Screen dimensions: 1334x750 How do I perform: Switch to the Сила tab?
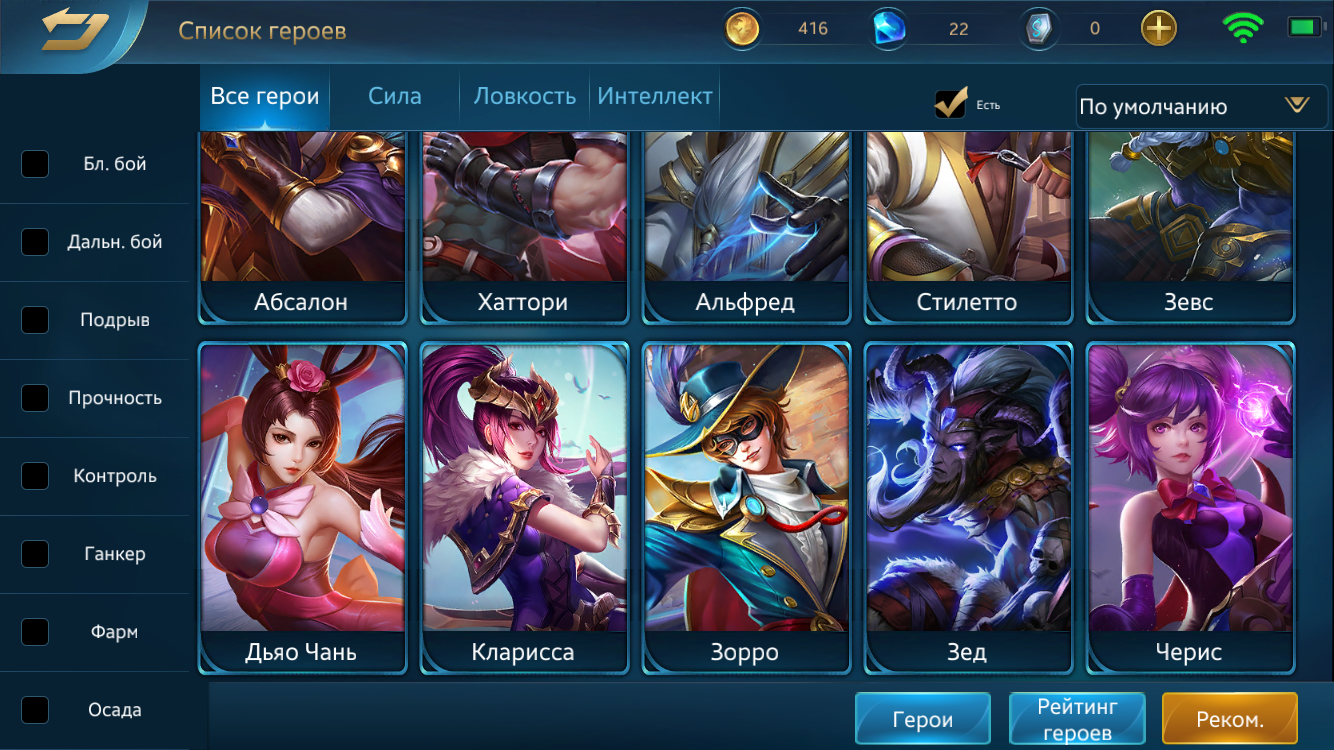click(x=394, y=96)
